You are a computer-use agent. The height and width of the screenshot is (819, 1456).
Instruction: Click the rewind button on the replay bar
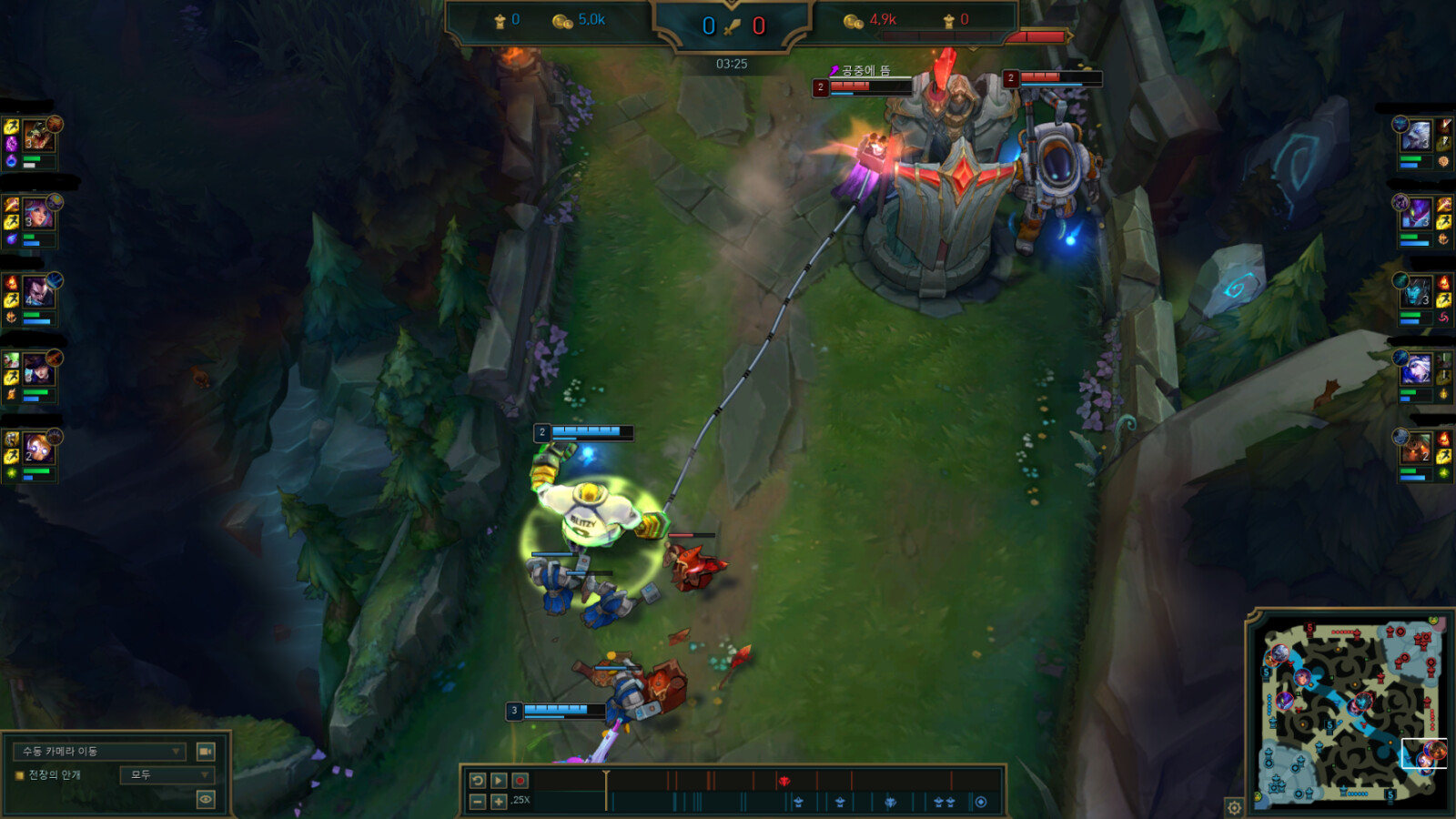tap(477, 781)
